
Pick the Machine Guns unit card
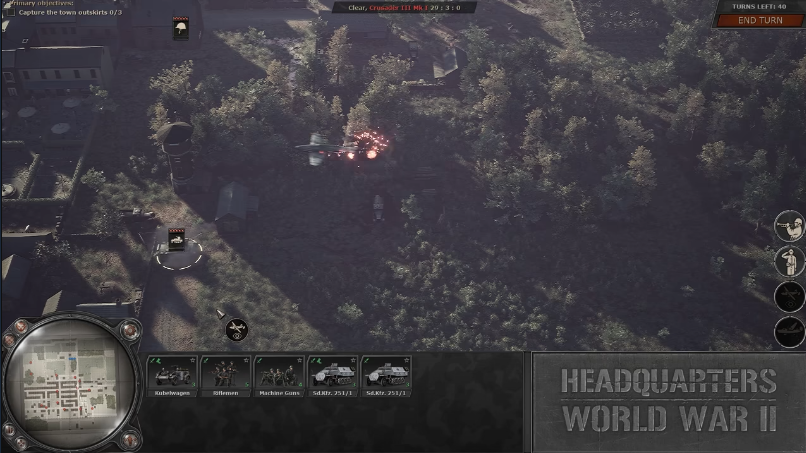point(279,374)
